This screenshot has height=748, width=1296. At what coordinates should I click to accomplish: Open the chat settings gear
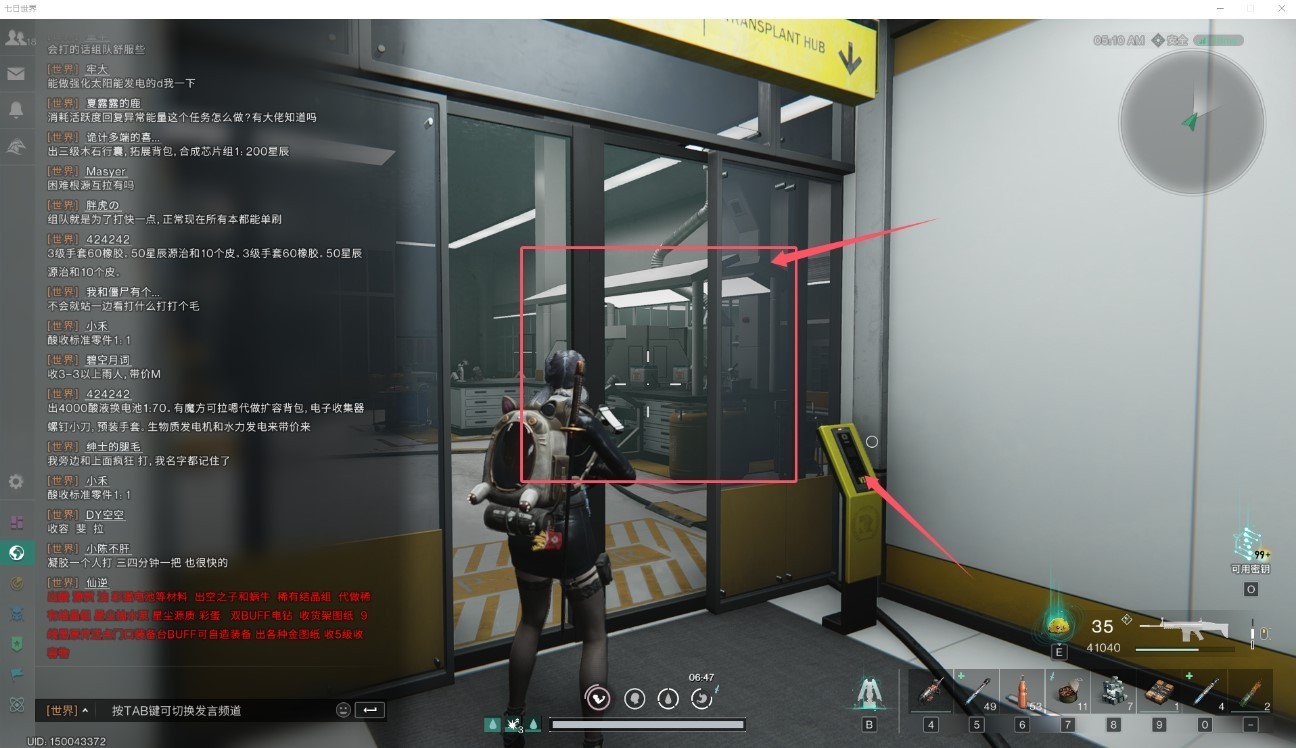(16, 481)
